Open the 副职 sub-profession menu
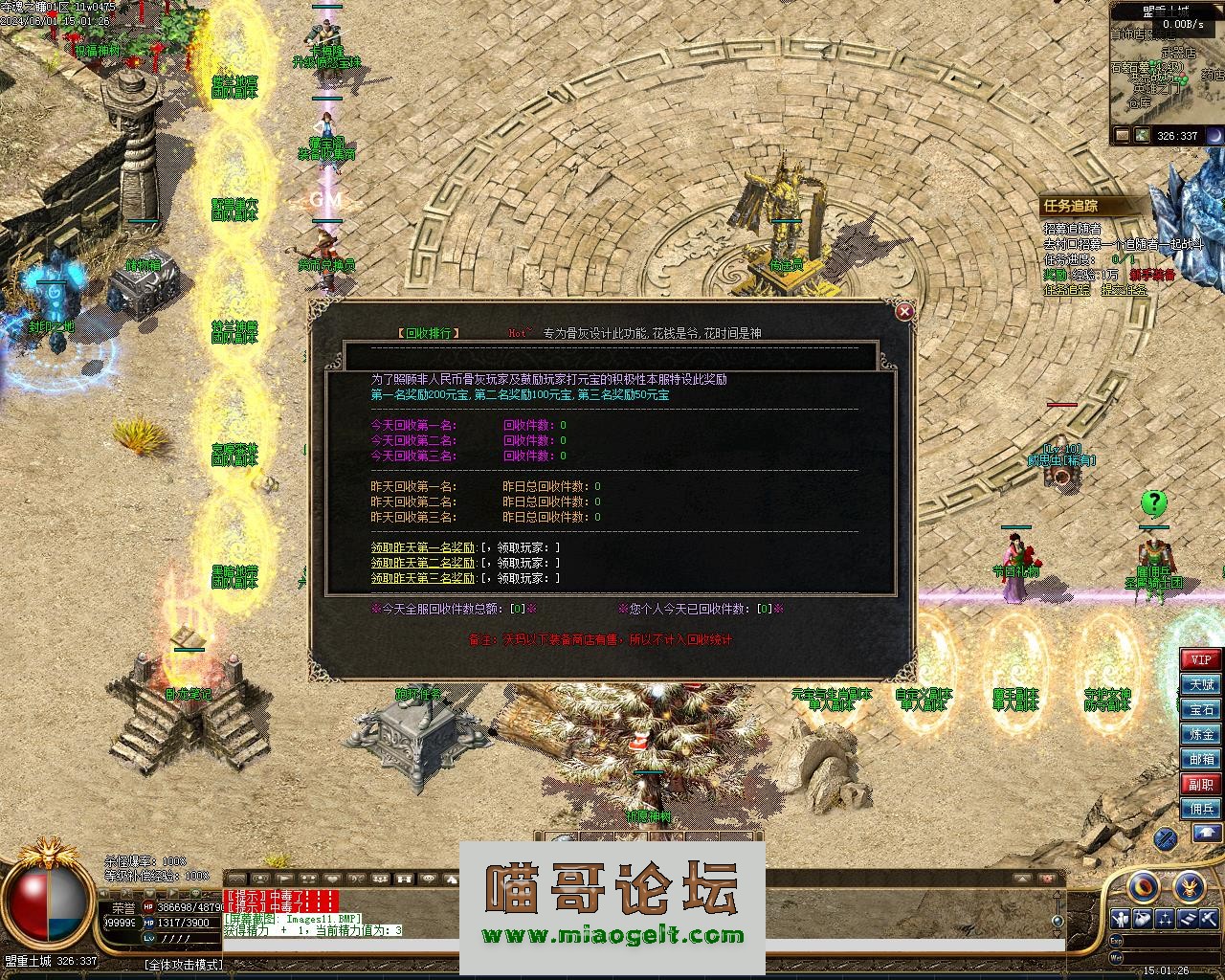This screenshot has width=1225, height=980. [1201, 784]
